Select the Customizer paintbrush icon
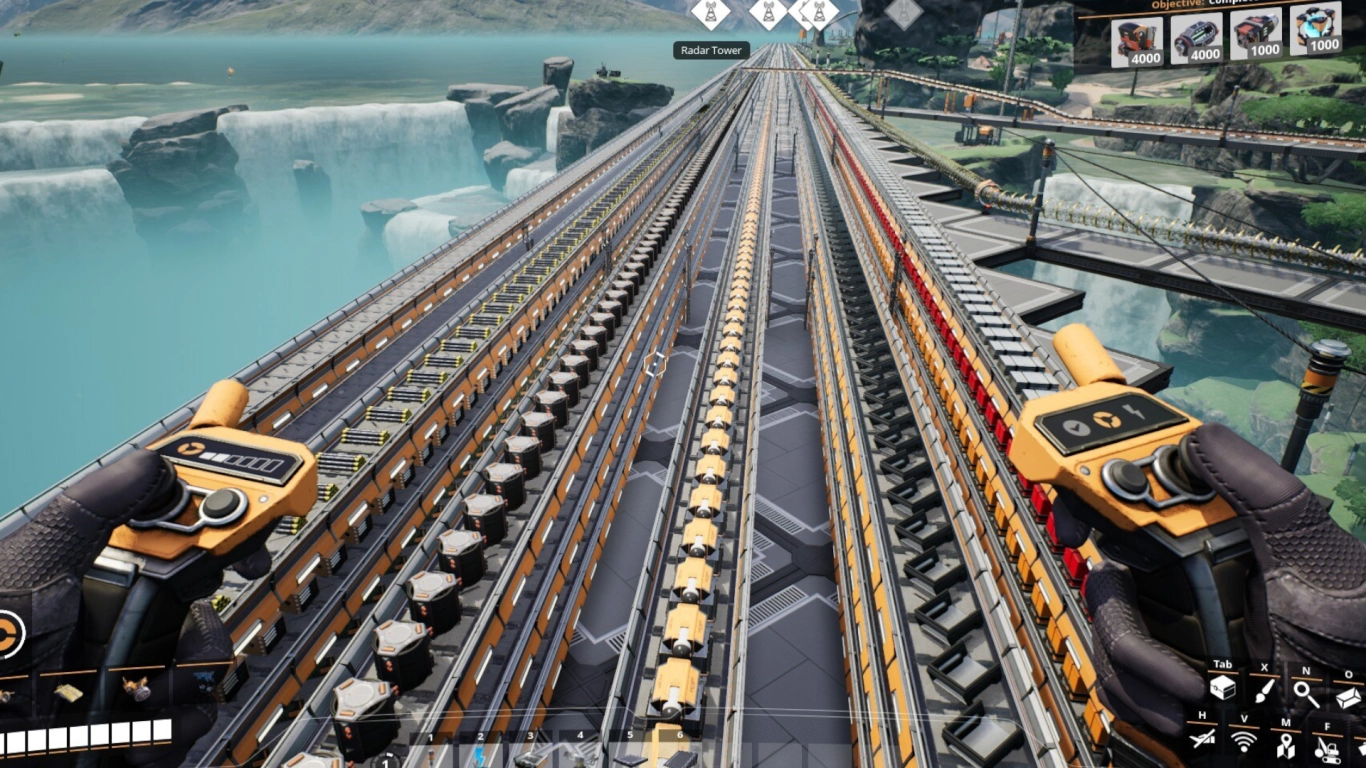 [x=1264, y=691]
